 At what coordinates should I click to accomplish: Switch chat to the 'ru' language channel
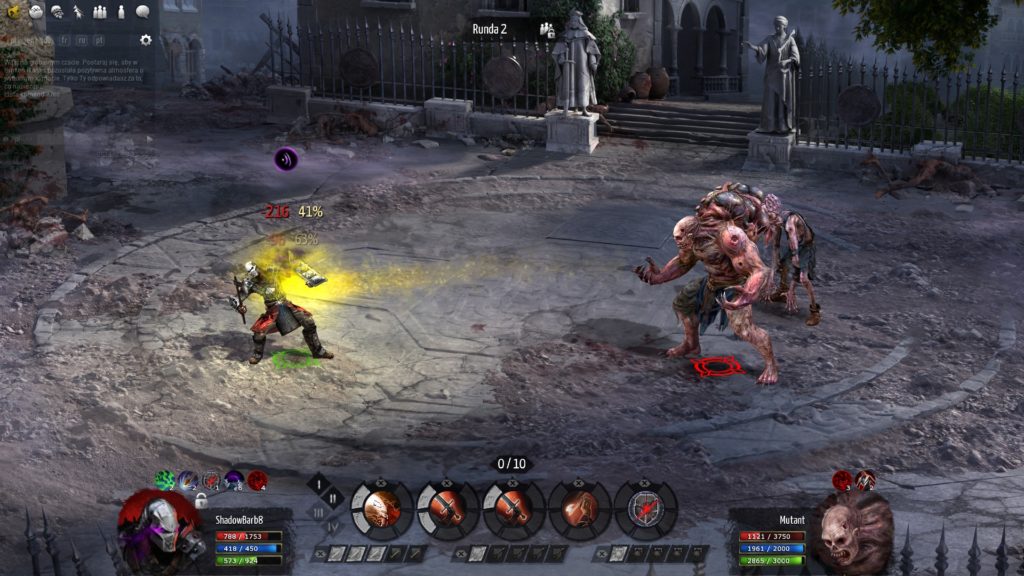click(82, 40)
